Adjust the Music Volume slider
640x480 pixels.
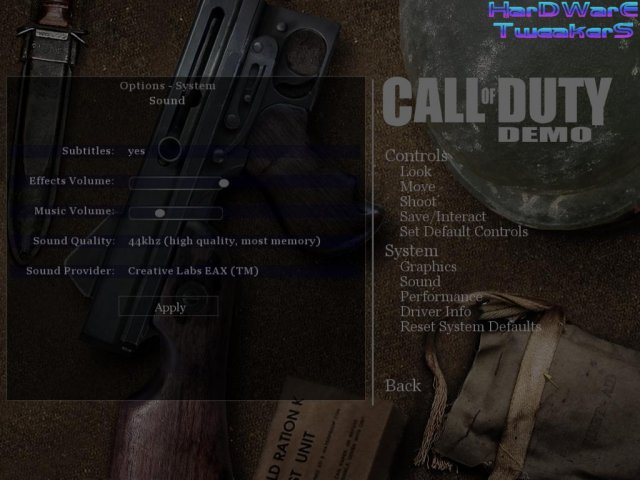pyautogui.click(x=160, y=213)
